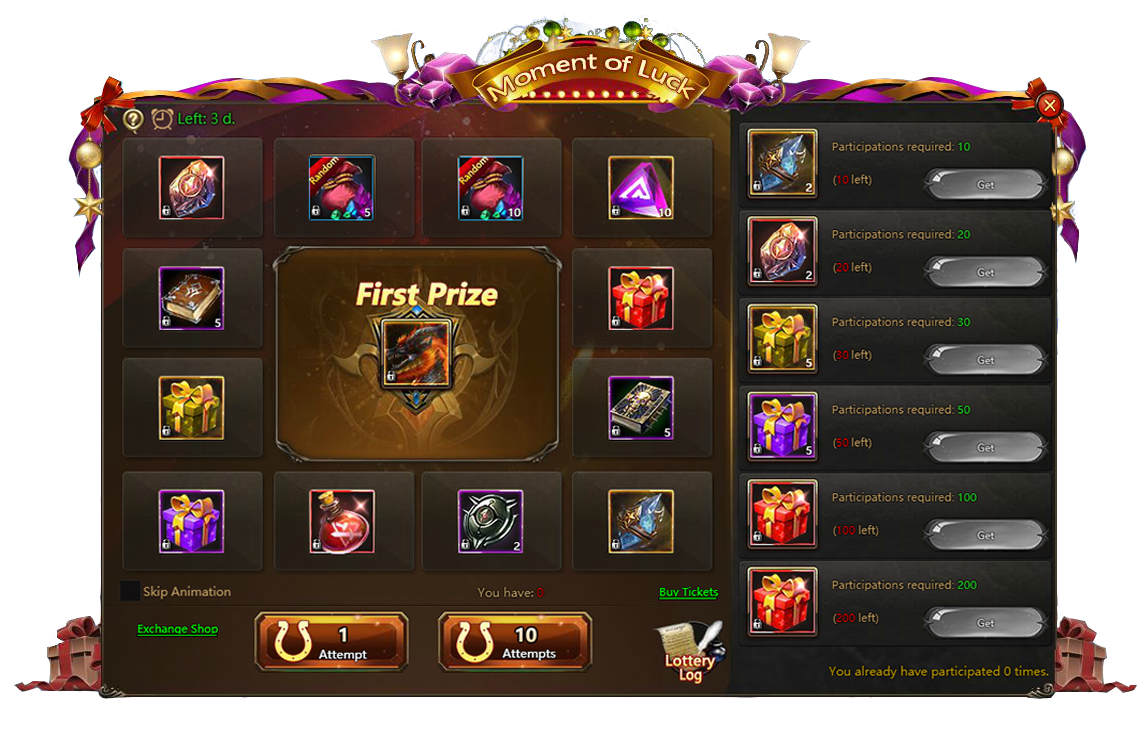Select the purple triangle gem prize
Screen dimensions: 1147x738
[641, 188]
